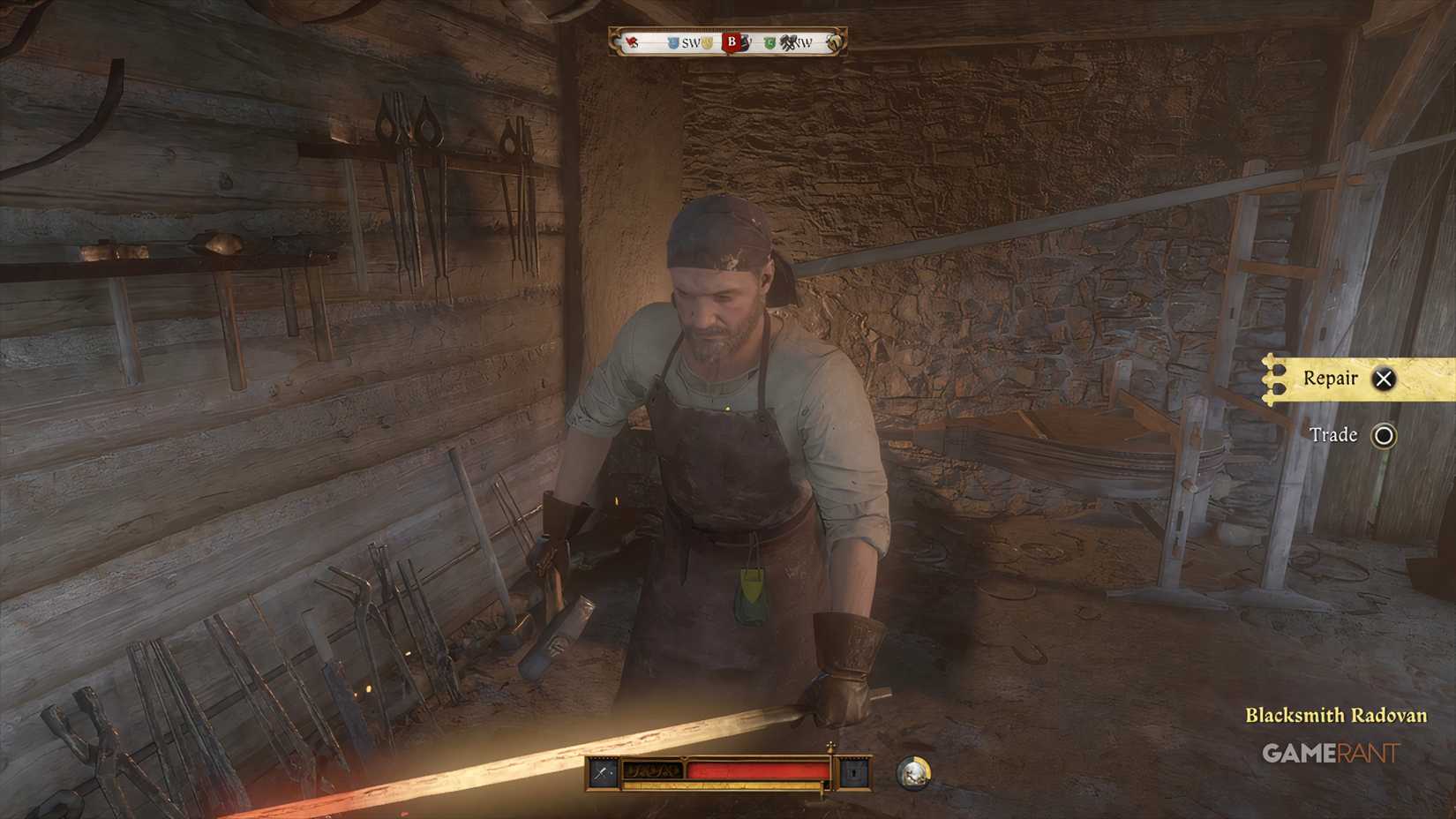
Task: Select the red B blacksmith marker
Action: coord(731,41)
